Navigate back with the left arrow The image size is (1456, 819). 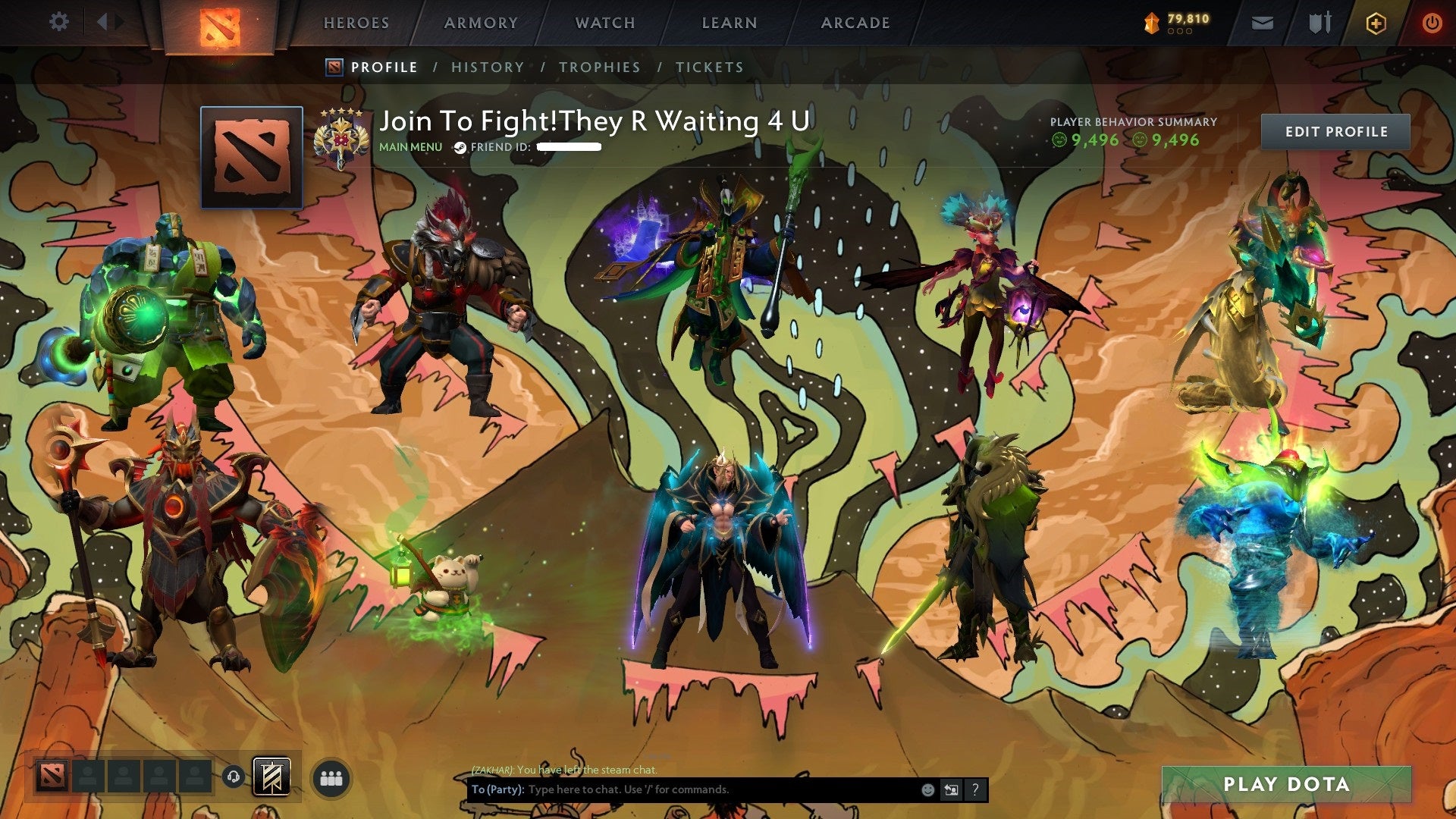pos(102,21)
